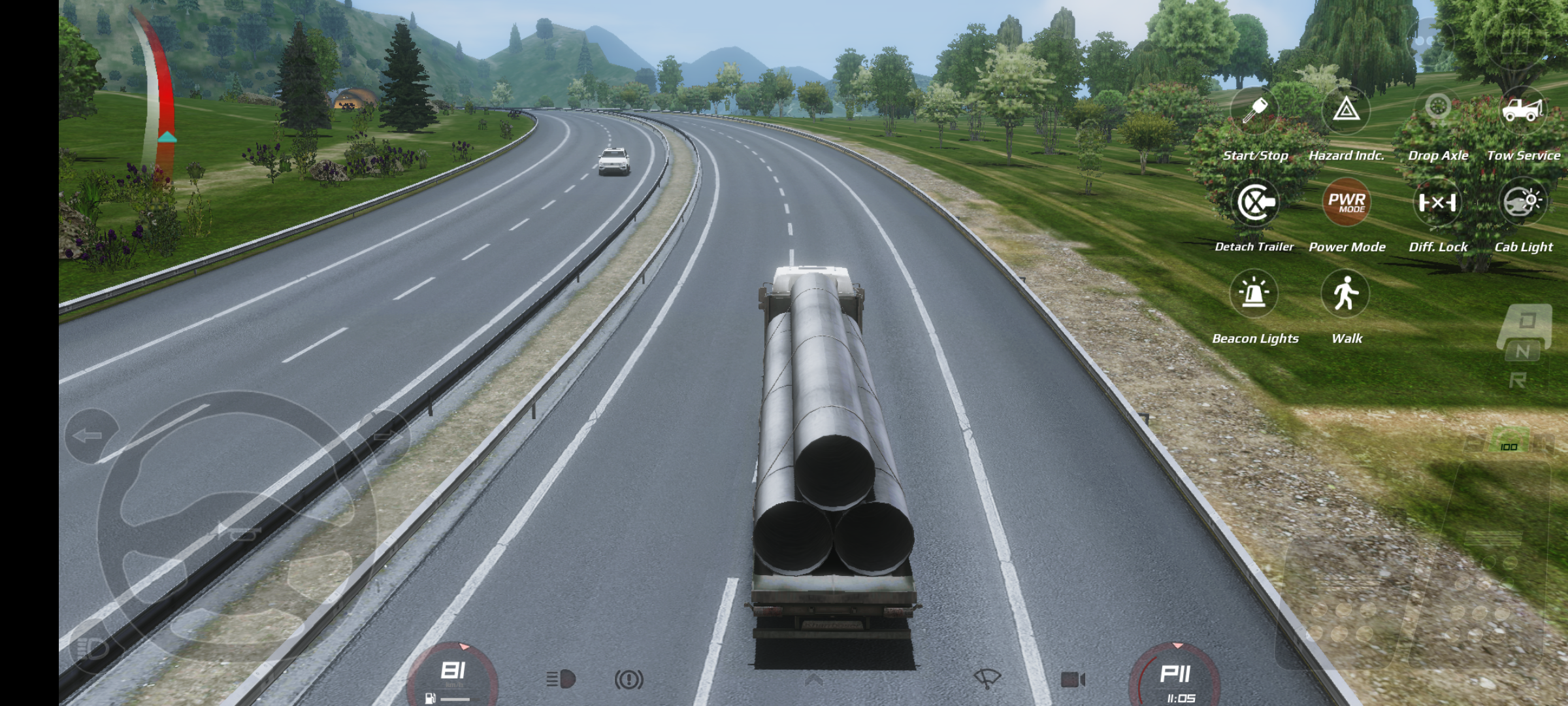Image resolution: width=1568 pixels, height=706 pixels.
Task: Activate the right turn signal arrow
Action: (384, 437)
